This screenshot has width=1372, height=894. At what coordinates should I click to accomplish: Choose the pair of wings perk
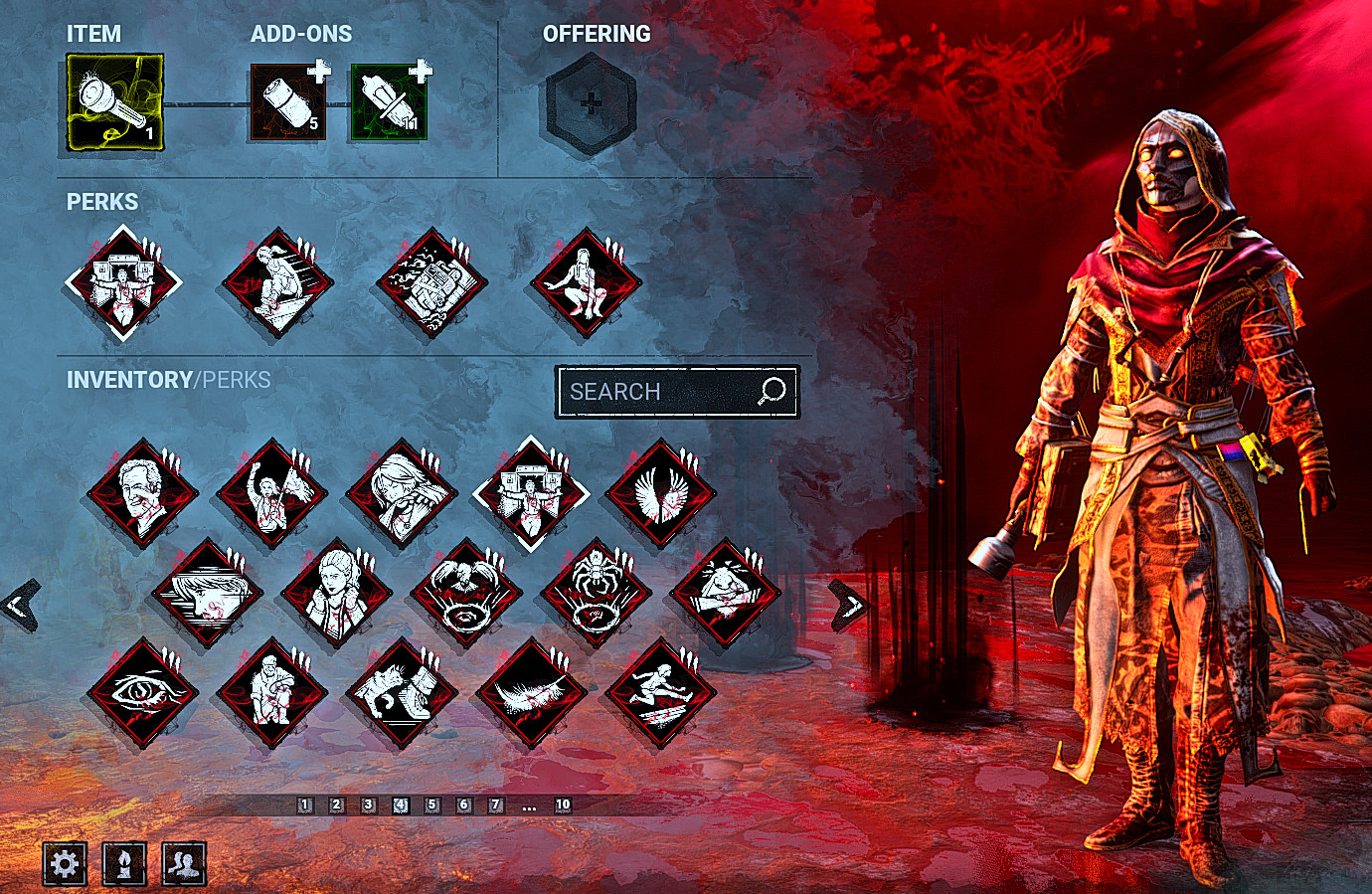[x=660, y=493]
